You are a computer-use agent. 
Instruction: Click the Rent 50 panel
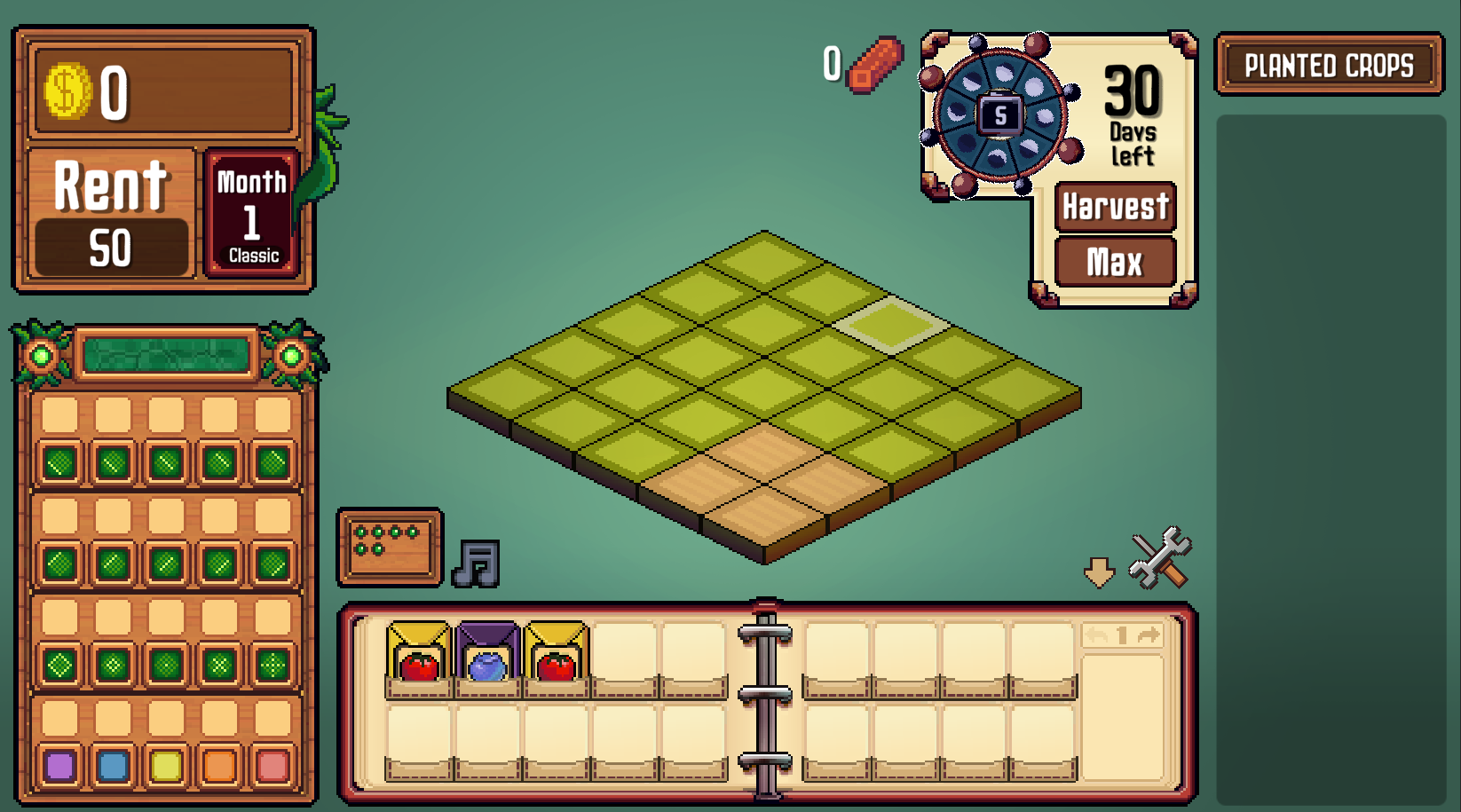(x=111, y=215)
